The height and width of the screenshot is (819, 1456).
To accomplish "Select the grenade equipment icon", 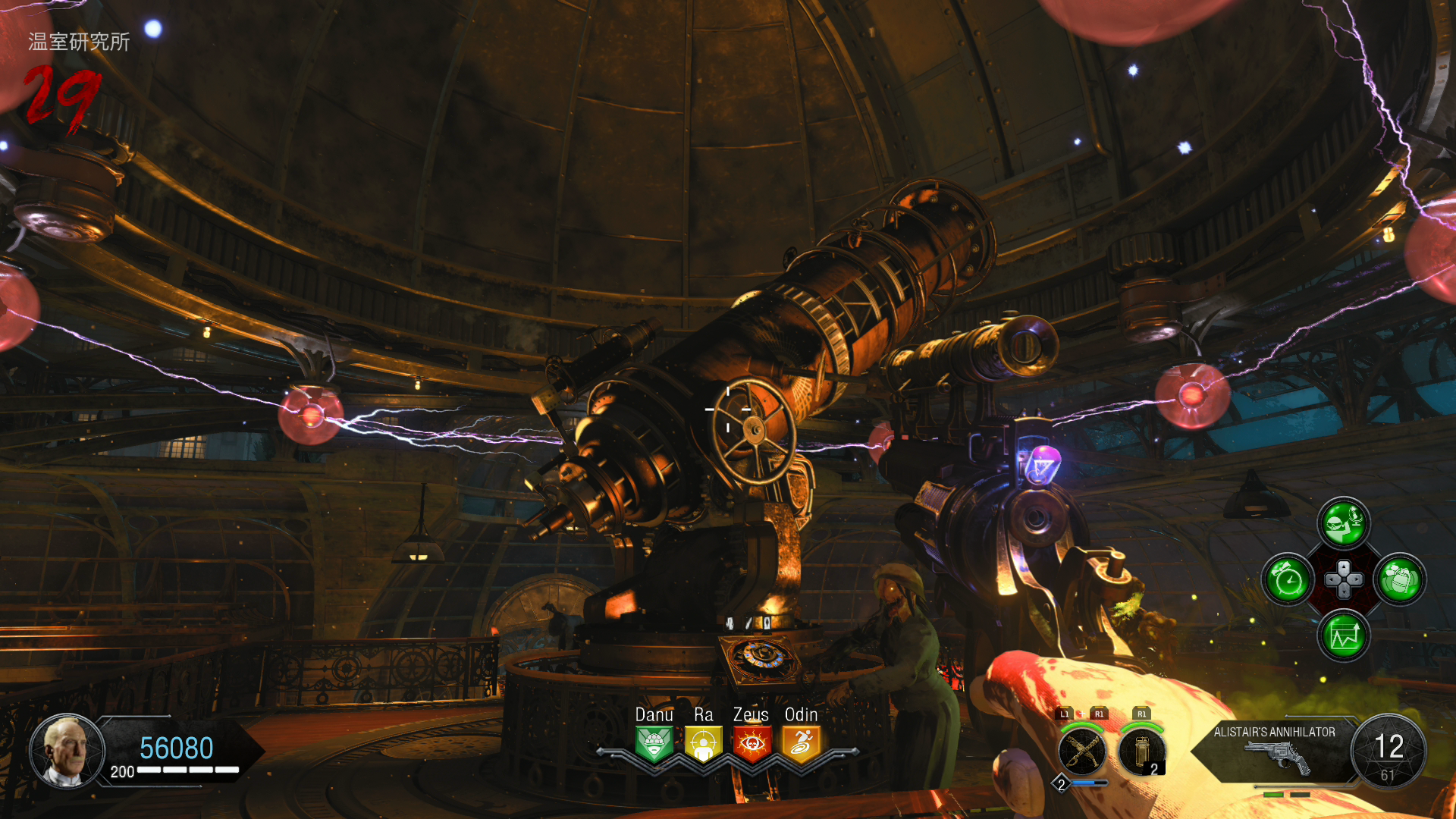I will 1141,752.
